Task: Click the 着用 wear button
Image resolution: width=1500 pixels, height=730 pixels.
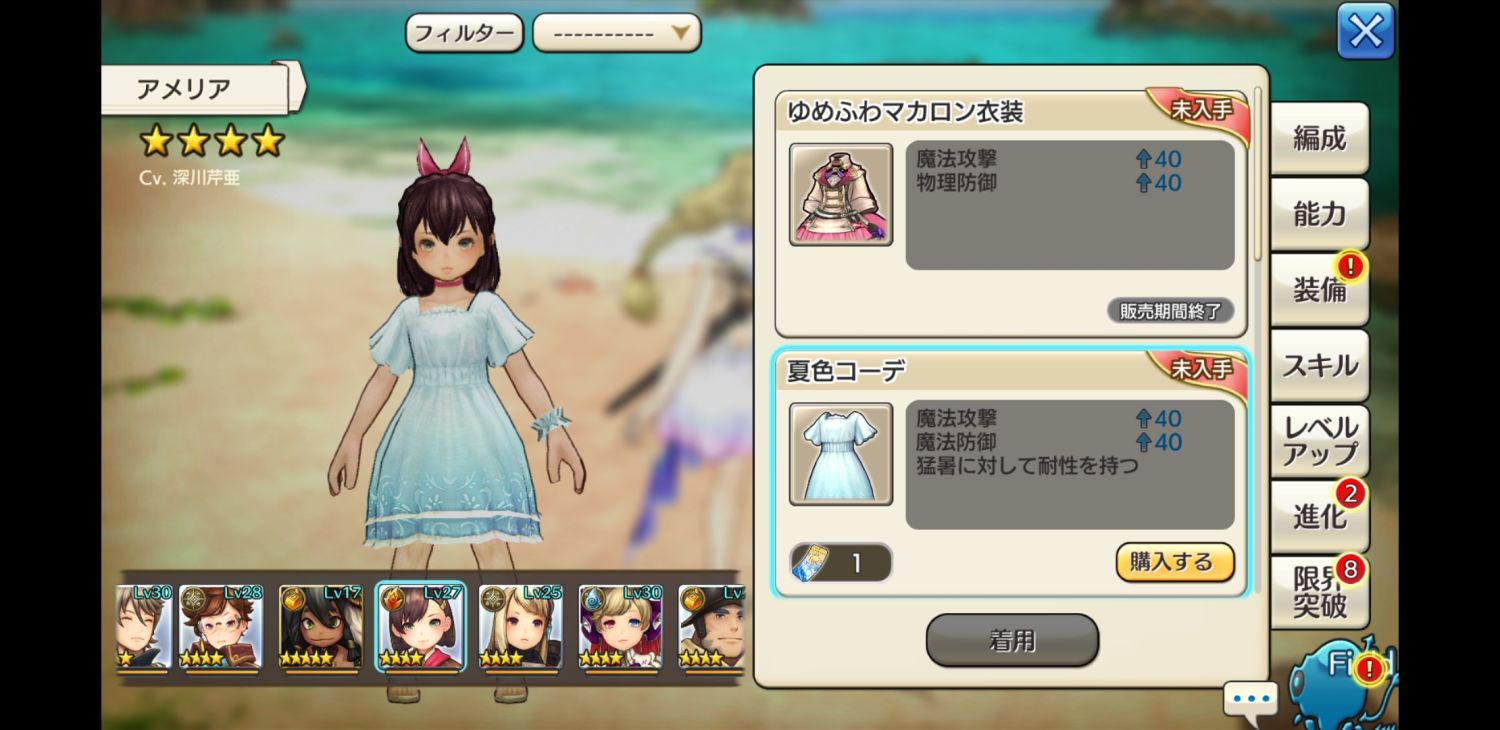Action: [1012, 640]
